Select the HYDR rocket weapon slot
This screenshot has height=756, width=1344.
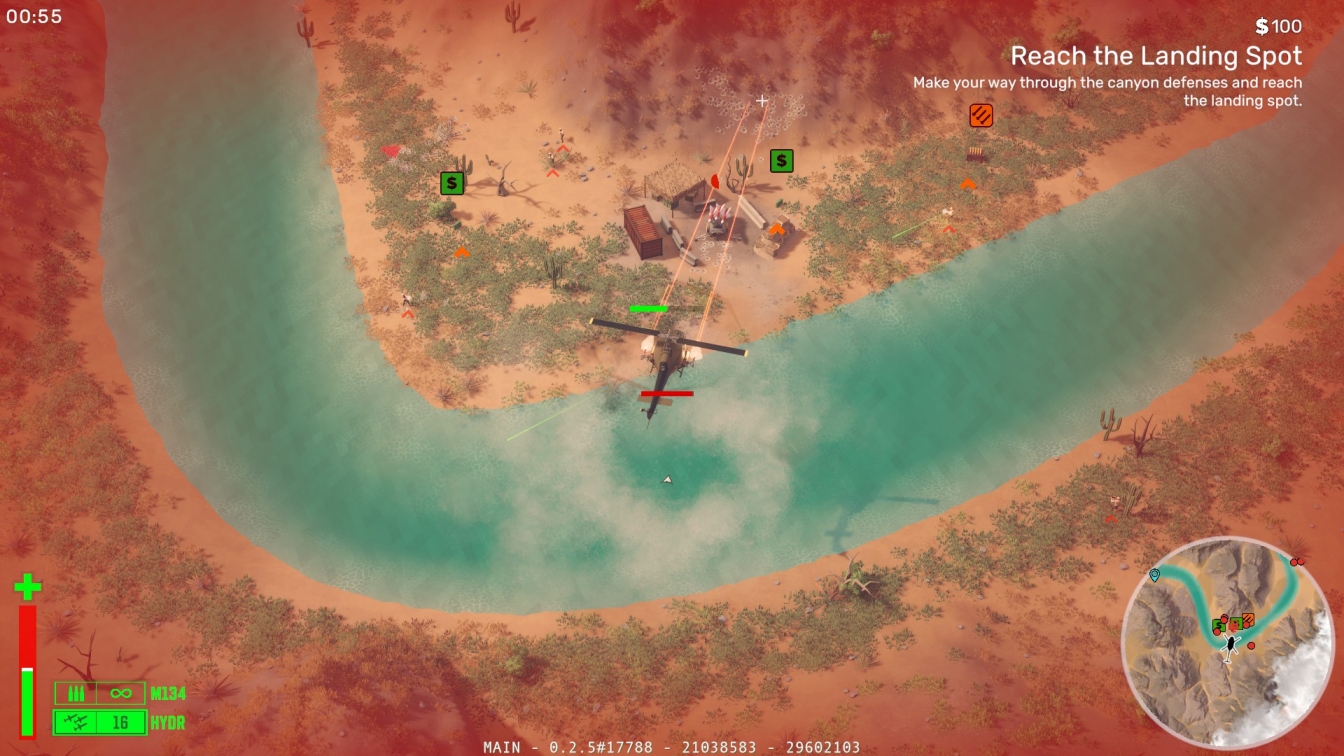pyautogui.click(x=100, y=722)
